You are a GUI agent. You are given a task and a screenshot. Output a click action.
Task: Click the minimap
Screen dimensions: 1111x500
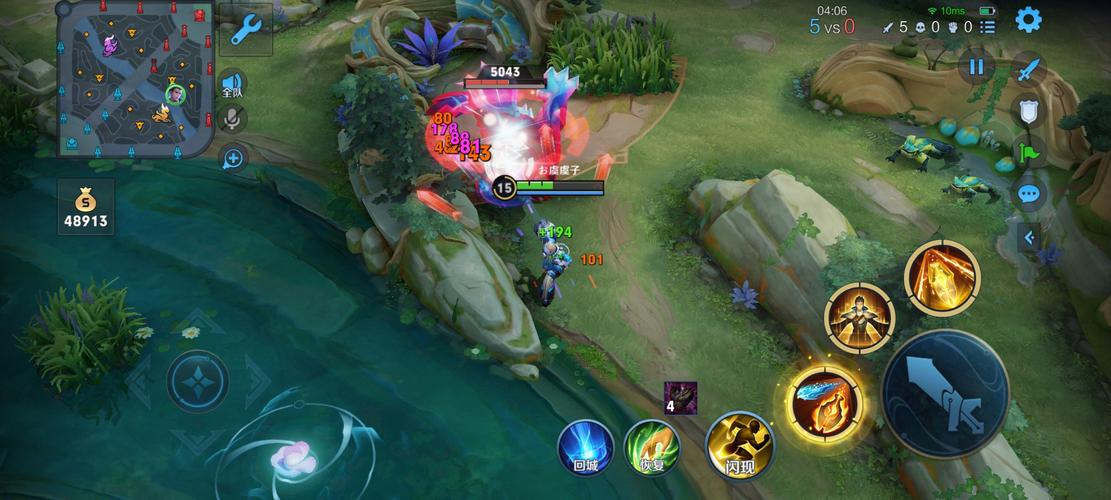pyautogui.click(x=135, y=80)
